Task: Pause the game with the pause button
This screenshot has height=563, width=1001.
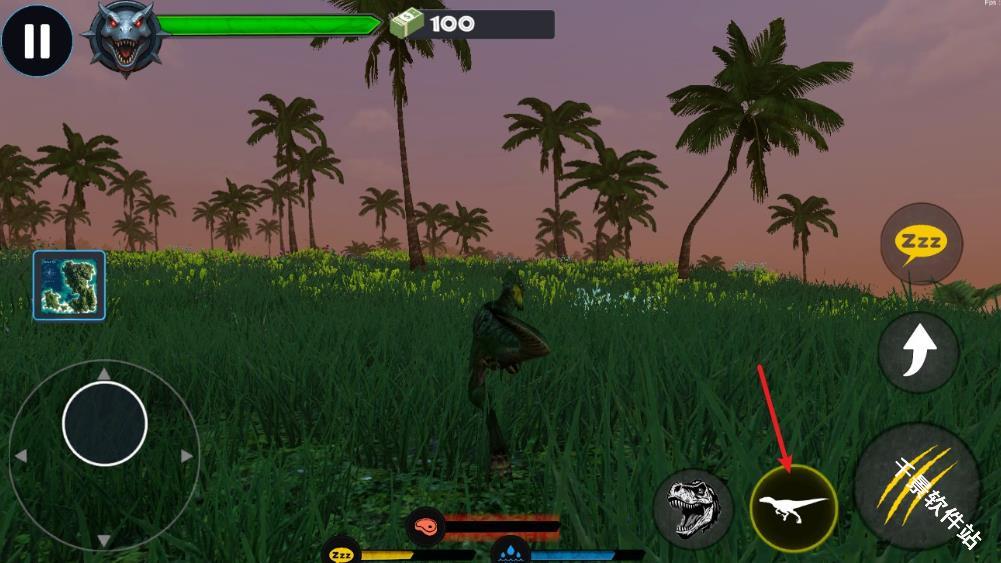Action: click(37, 41)
